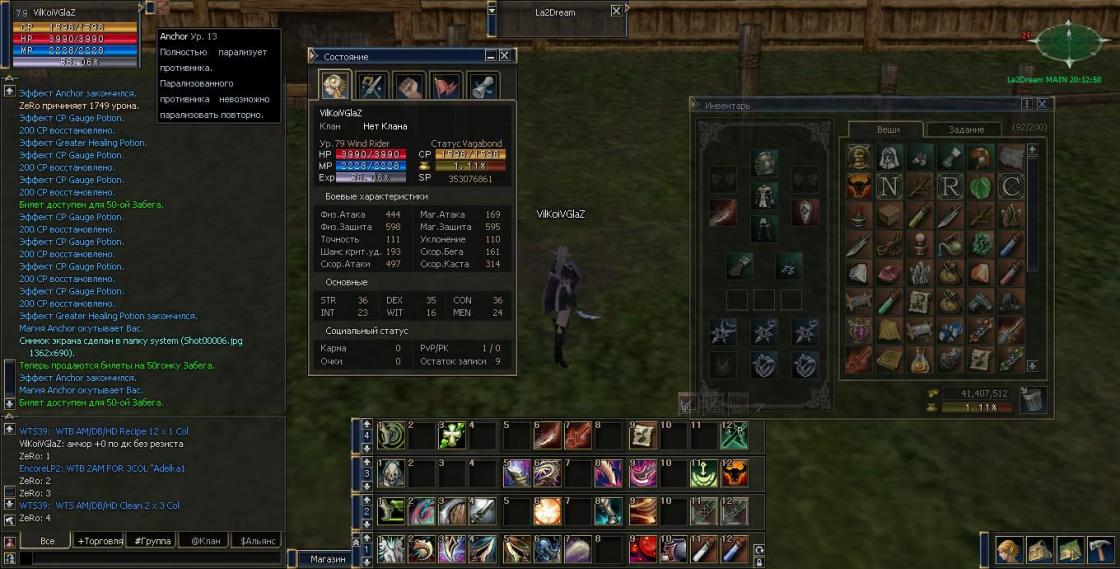This screenshot has height=569, width=1120.
Task: Select the green leaf item in inventory
Action: coord(981,186)
